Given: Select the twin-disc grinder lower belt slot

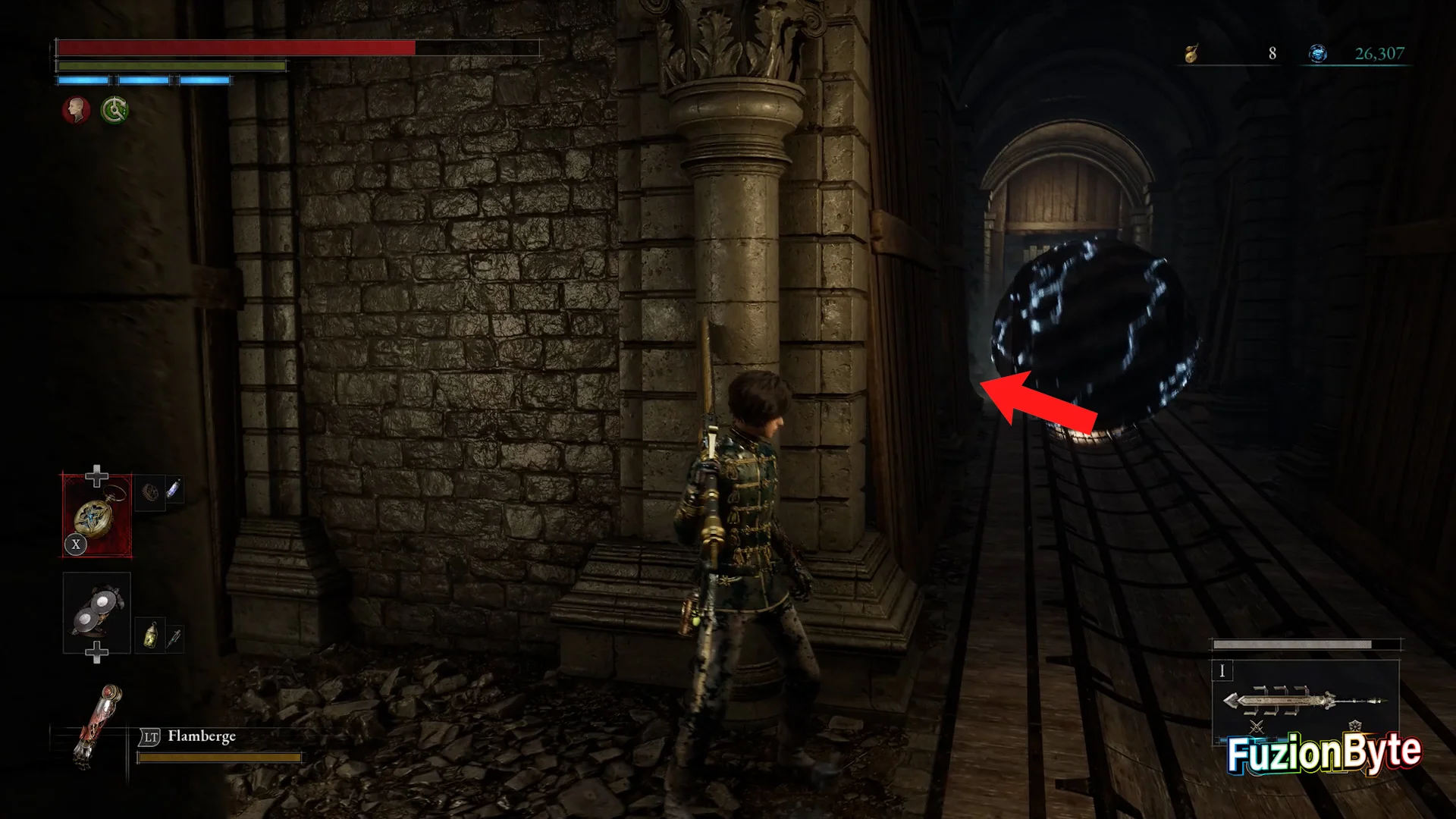Looking at the screenshot, I should click(x=97, y=613).
